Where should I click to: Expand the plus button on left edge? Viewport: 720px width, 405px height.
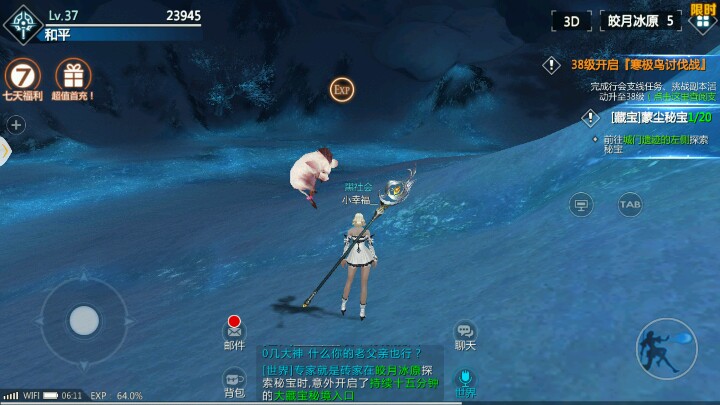click(16, 125)
